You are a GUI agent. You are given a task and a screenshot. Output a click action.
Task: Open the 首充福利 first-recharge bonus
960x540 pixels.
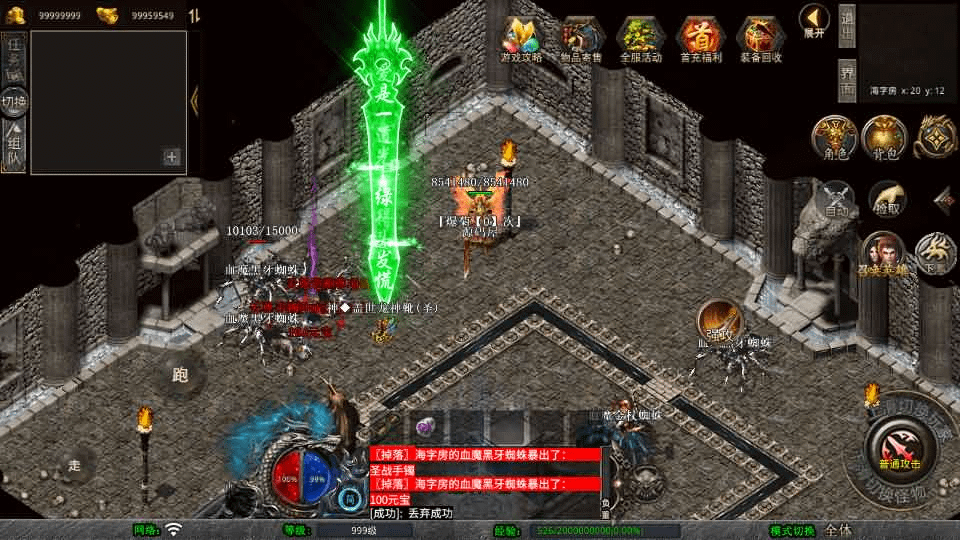coord(701,39)
